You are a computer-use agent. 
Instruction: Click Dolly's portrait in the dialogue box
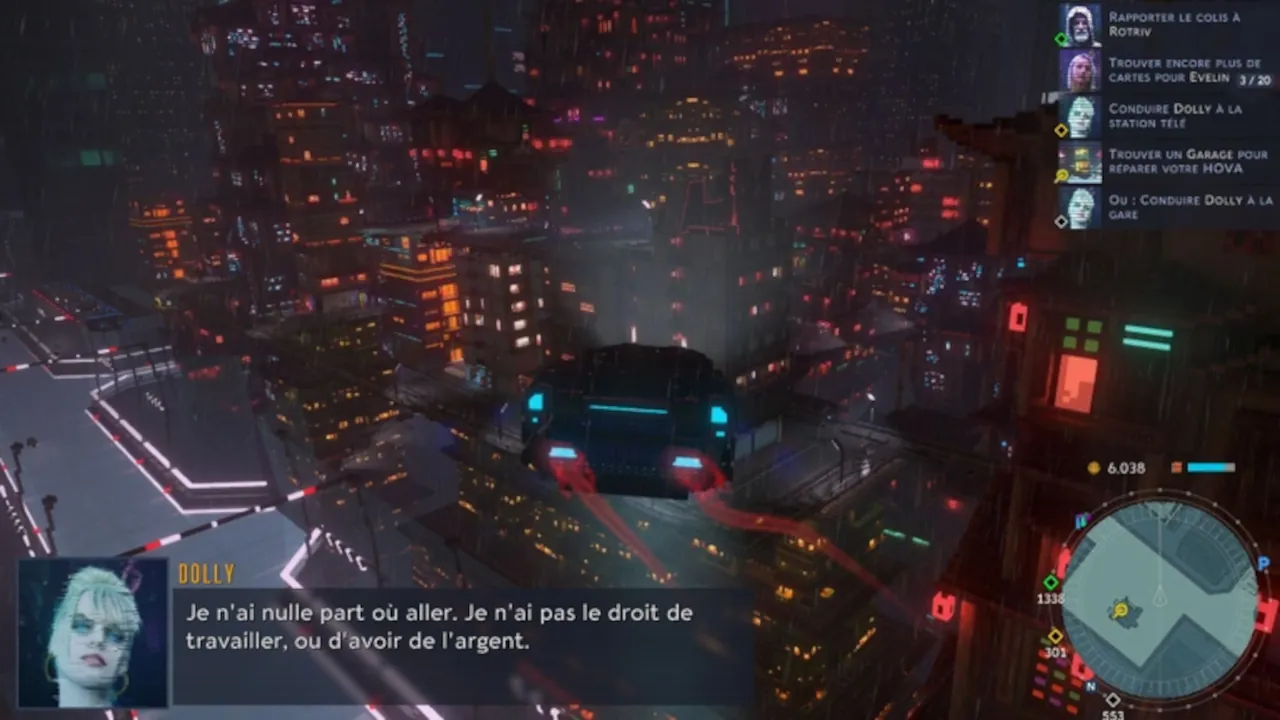click(x=93, y=633)
